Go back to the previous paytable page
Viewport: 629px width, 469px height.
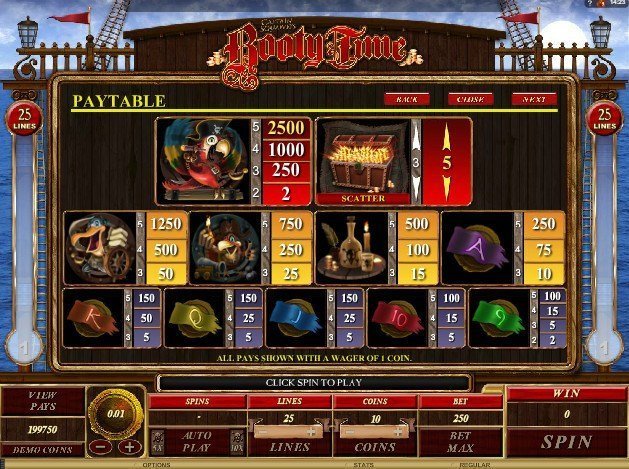click(x=406, y=100)
